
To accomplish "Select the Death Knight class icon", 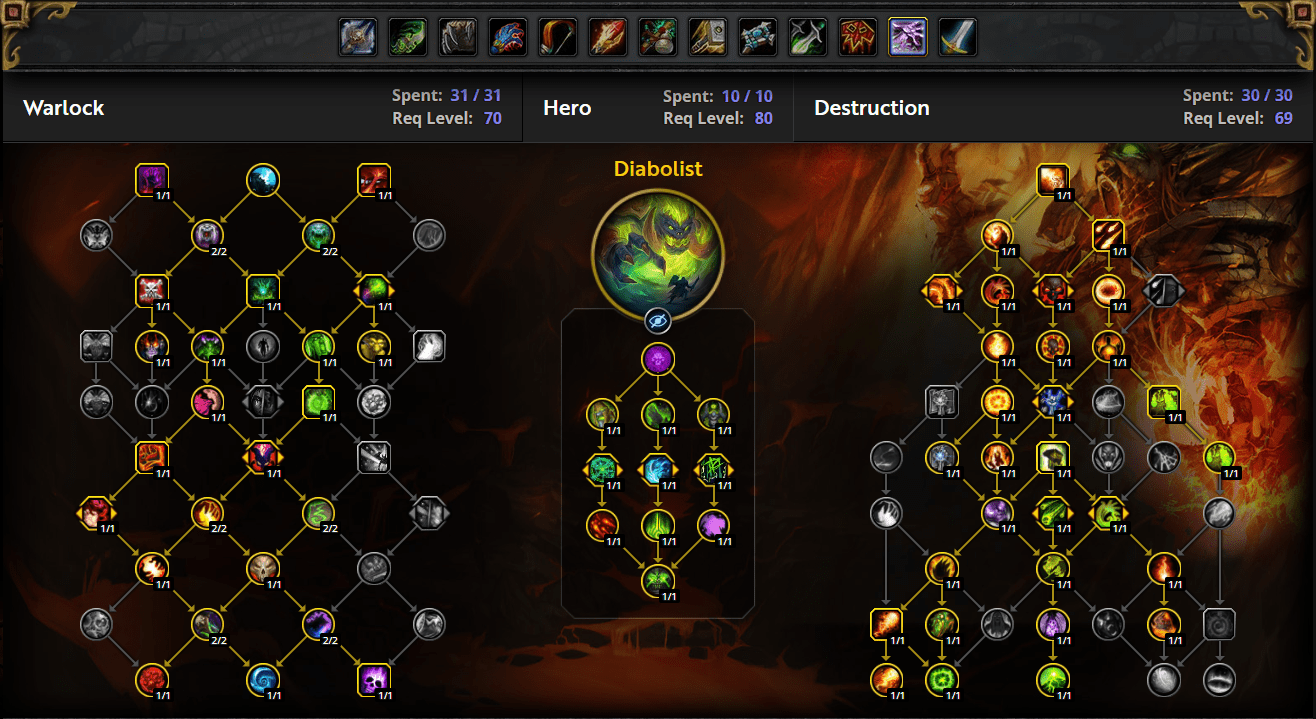I will [358, 38].
